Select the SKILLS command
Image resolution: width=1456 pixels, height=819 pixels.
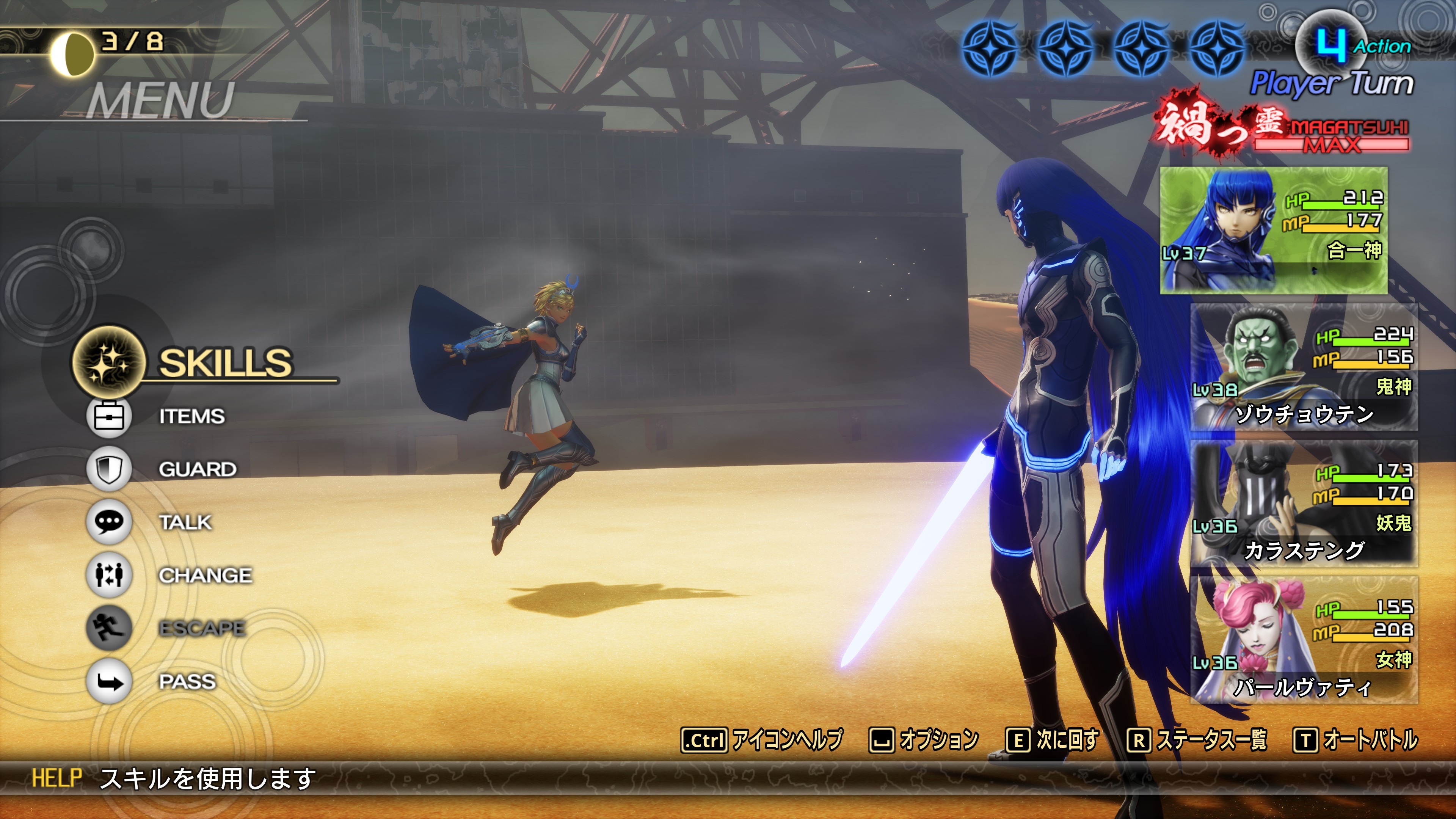point(225,362)
